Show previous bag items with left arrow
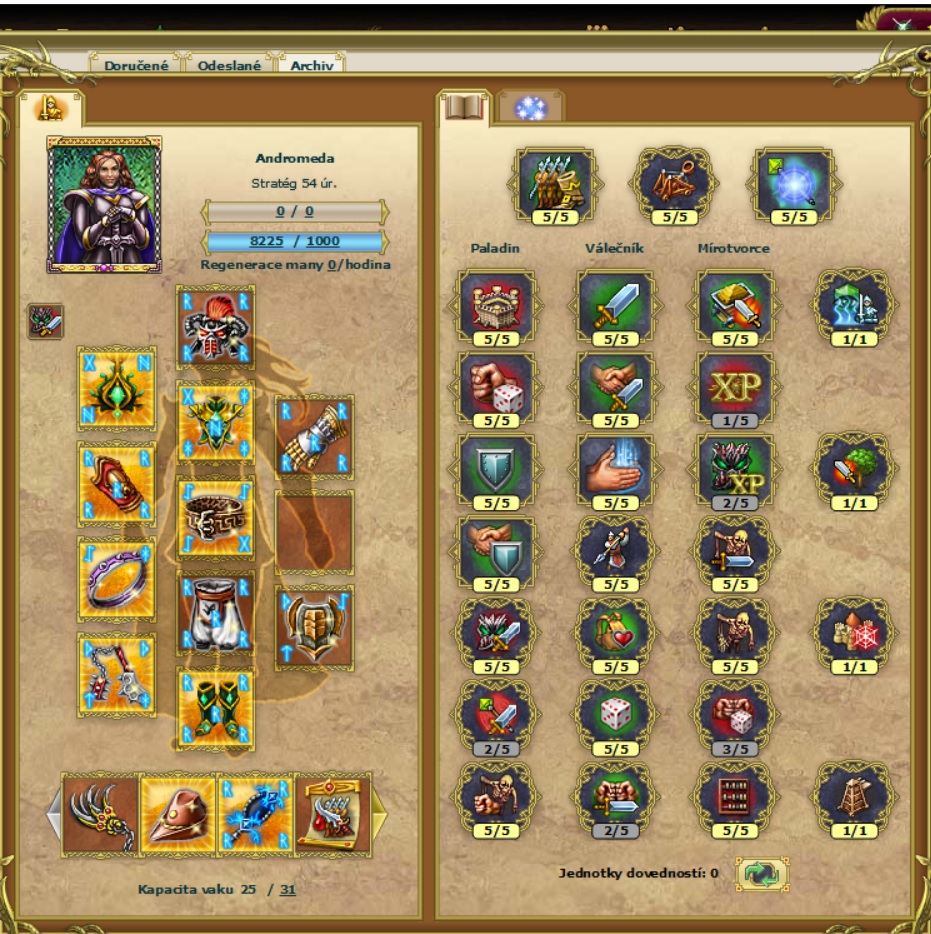This screenshot has width=931, height=934. coord(54,814)
